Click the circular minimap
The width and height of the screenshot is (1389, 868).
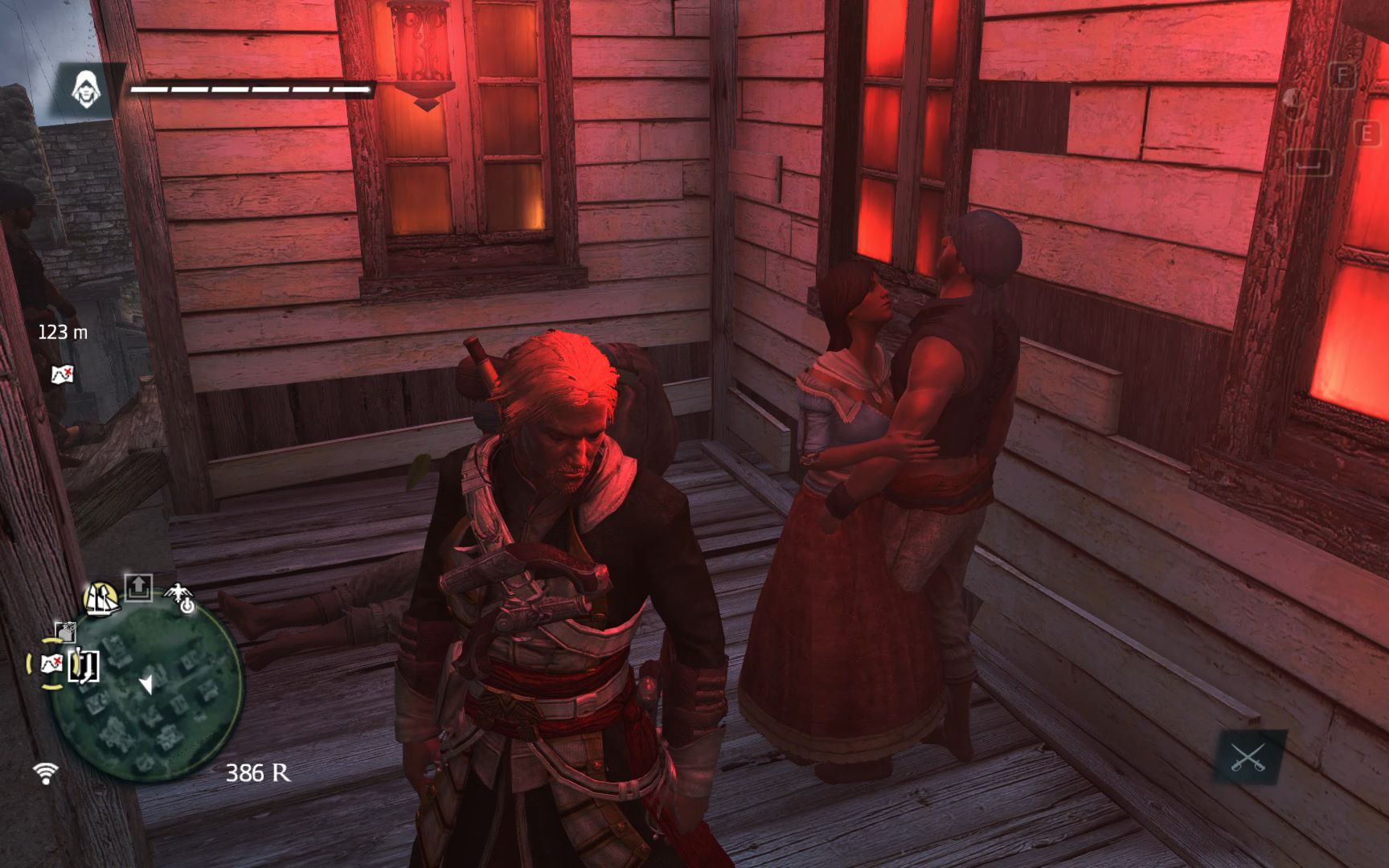(146, 698)
